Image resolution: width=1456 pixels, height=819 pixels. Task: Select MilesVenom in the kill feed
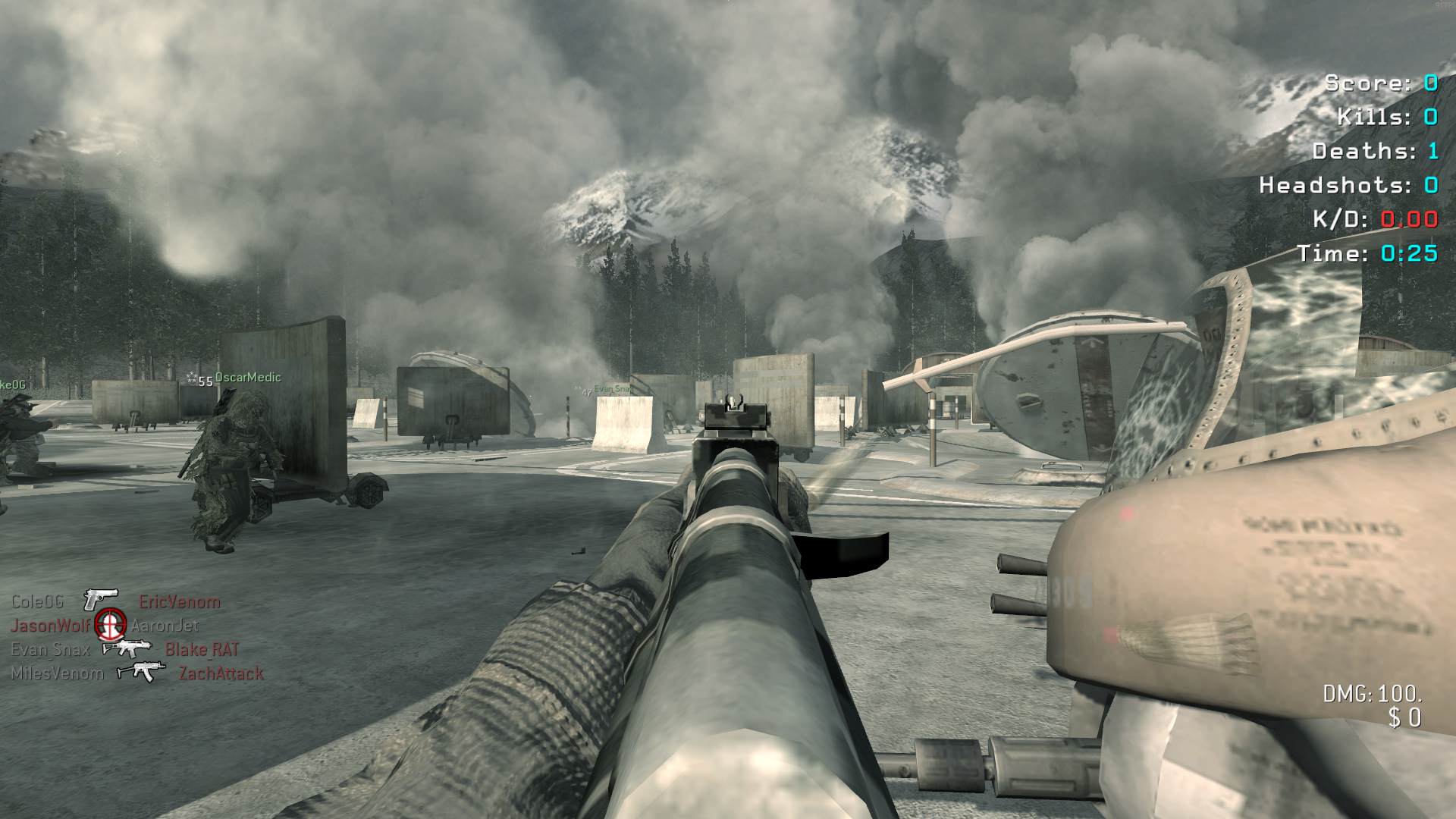pos(57,673)
